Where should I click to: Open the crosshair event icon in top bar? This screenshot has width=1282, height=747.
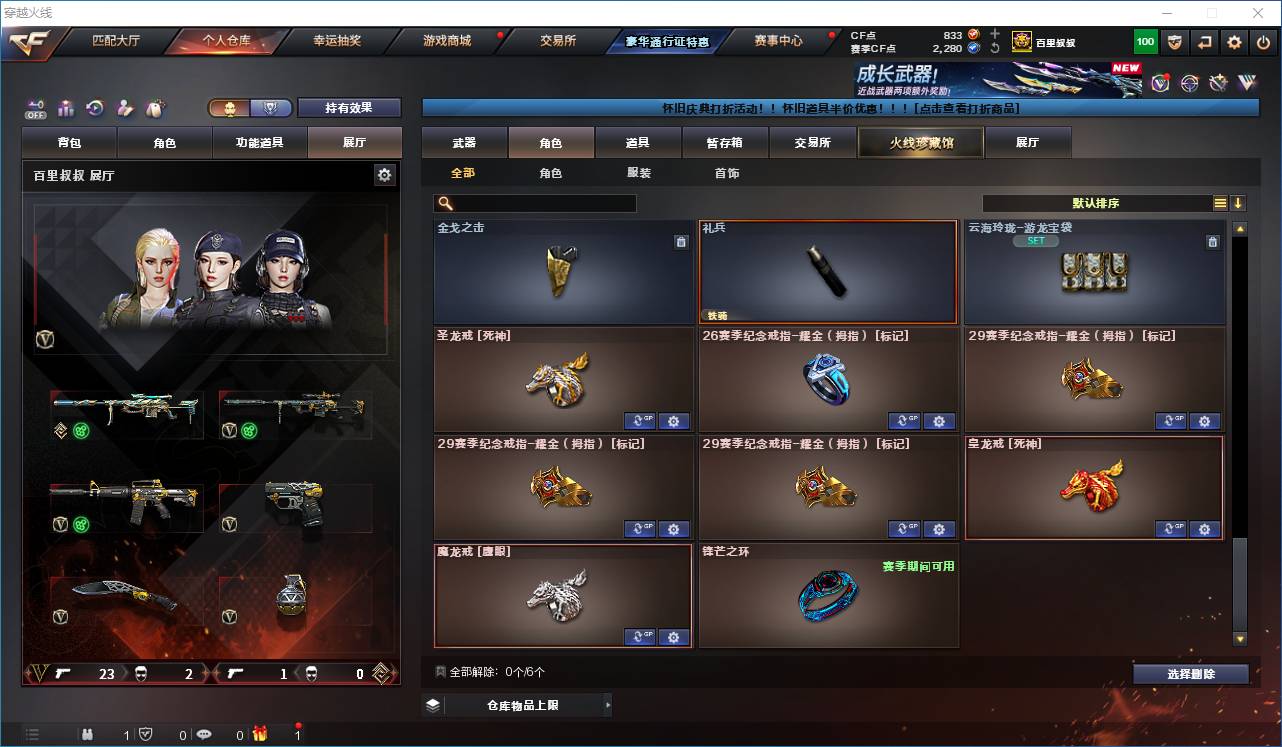[1189, 82]
